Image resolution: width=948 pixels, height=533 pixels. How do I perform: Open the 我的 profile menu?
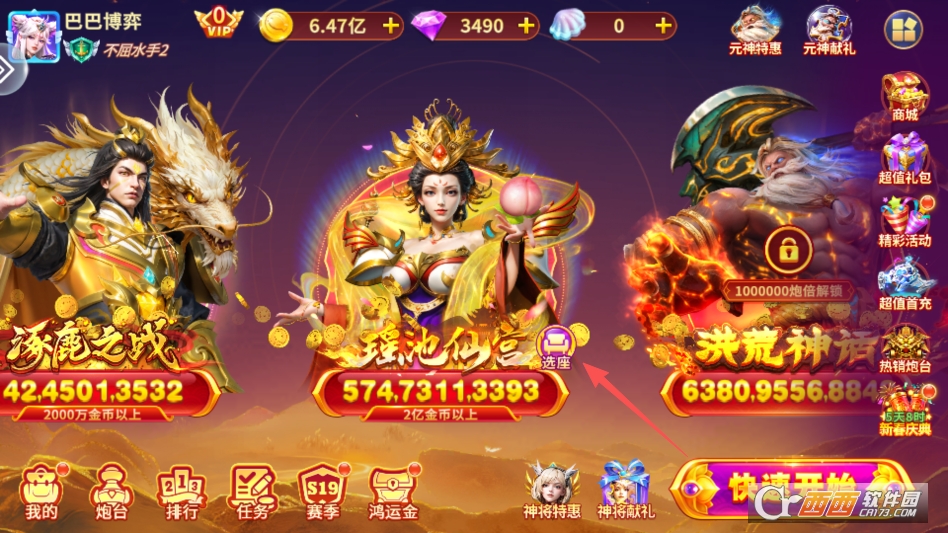41,492
